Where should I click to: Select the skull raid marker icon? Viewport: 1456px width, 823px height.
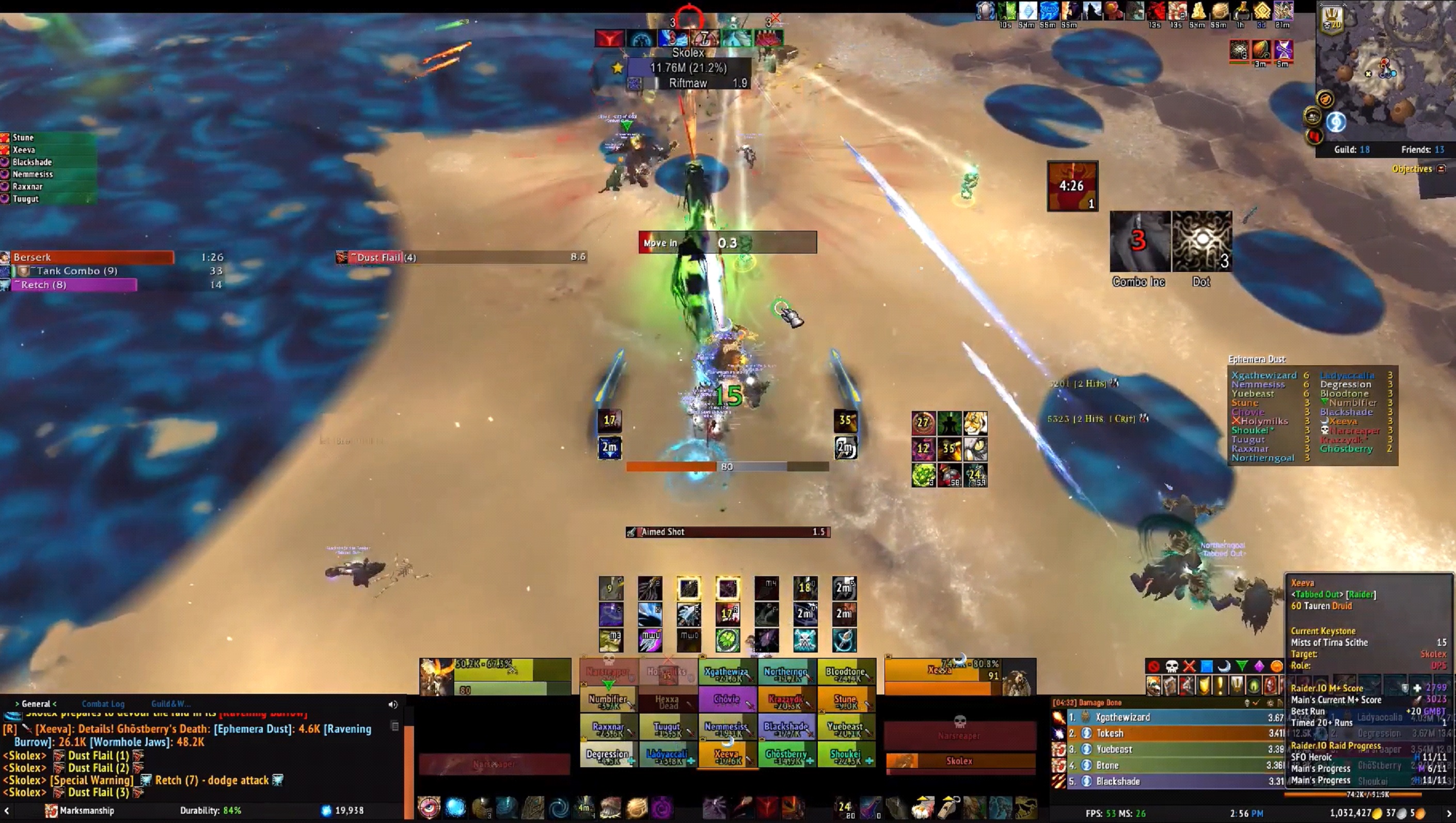coord(1171,667)
